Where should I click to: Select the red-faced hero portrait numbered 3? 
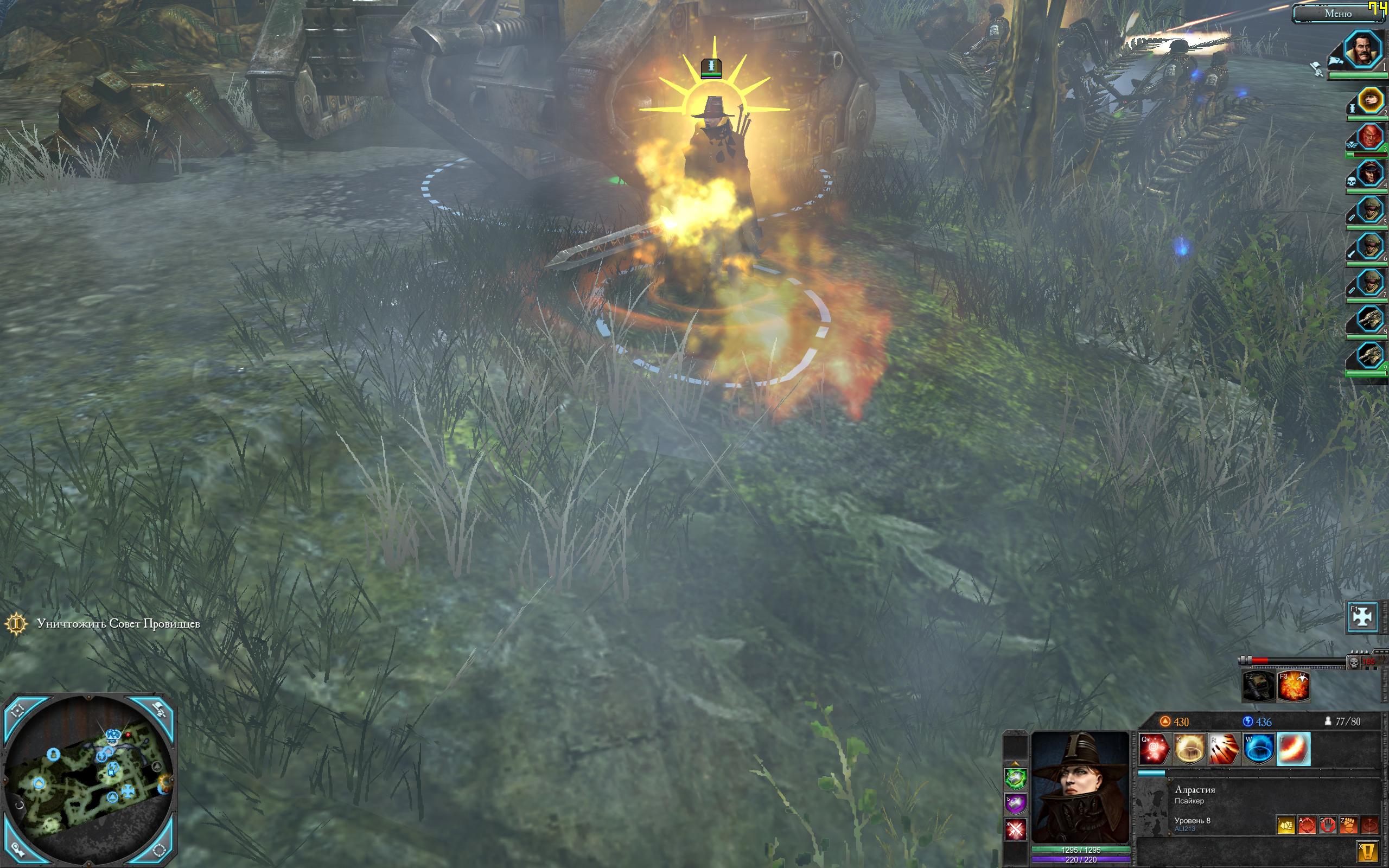(x=1369, y=137)
